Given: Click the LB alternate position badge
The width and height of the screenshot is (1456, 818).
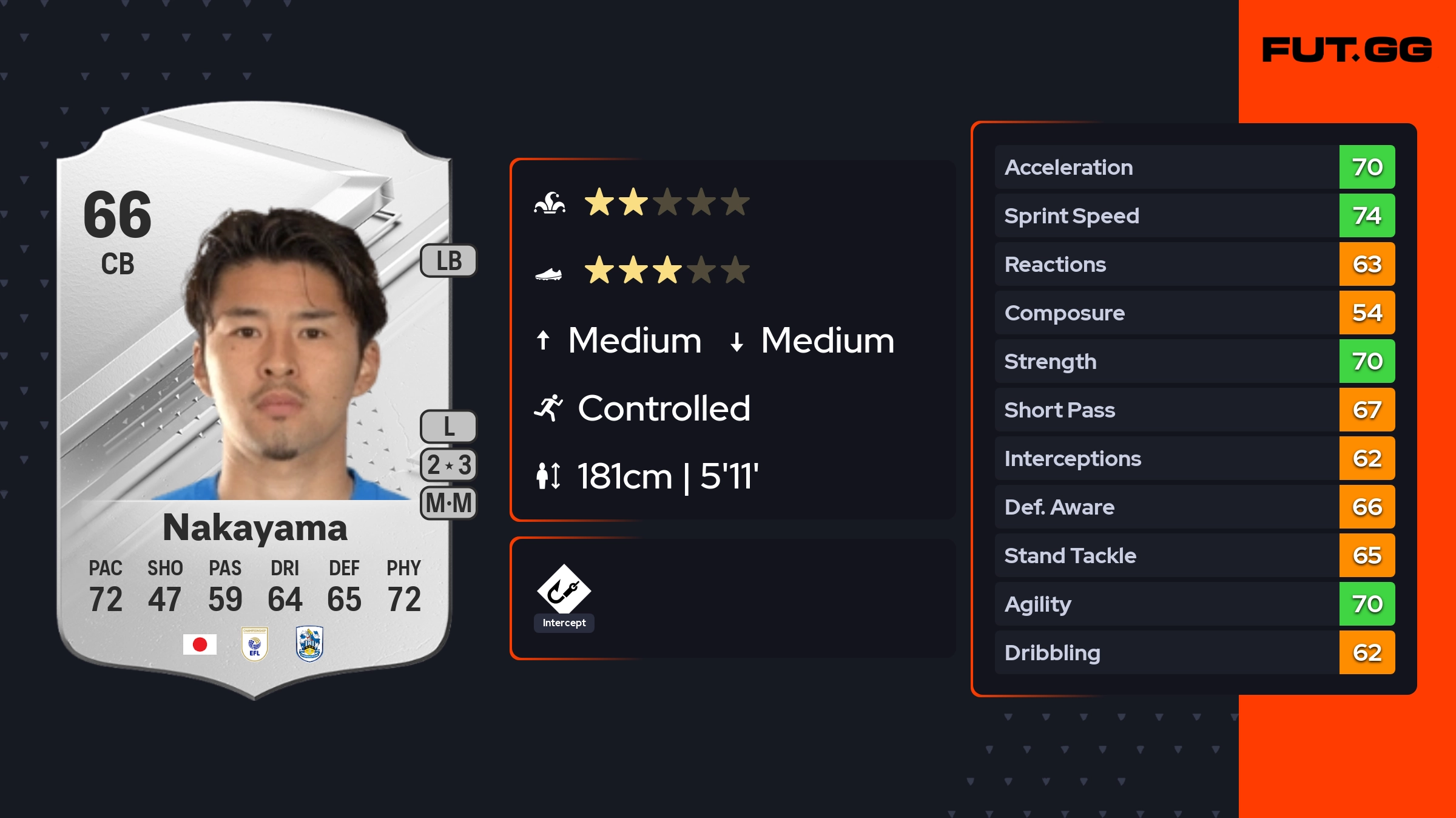Looking at the screenshot, I should 449,261.
